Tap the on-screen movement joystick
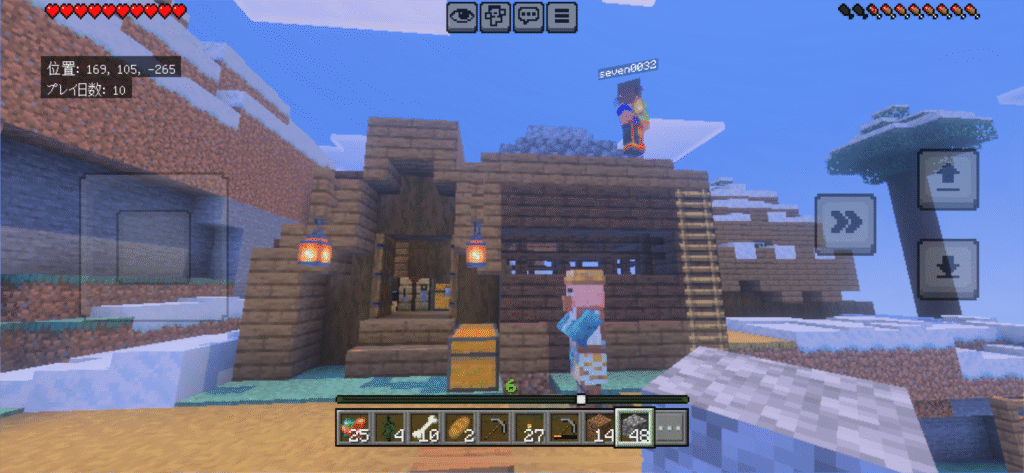The width and height of the screenshot is (1024, 473). coord(154,246)
